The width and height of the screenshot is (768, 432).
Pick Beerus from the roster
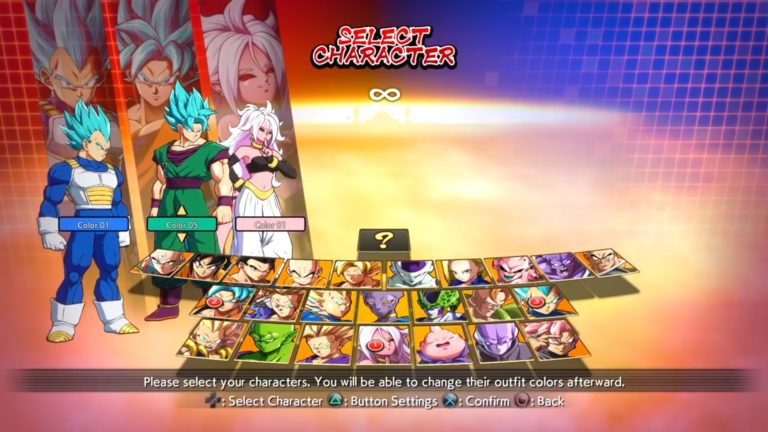(386, 304)
